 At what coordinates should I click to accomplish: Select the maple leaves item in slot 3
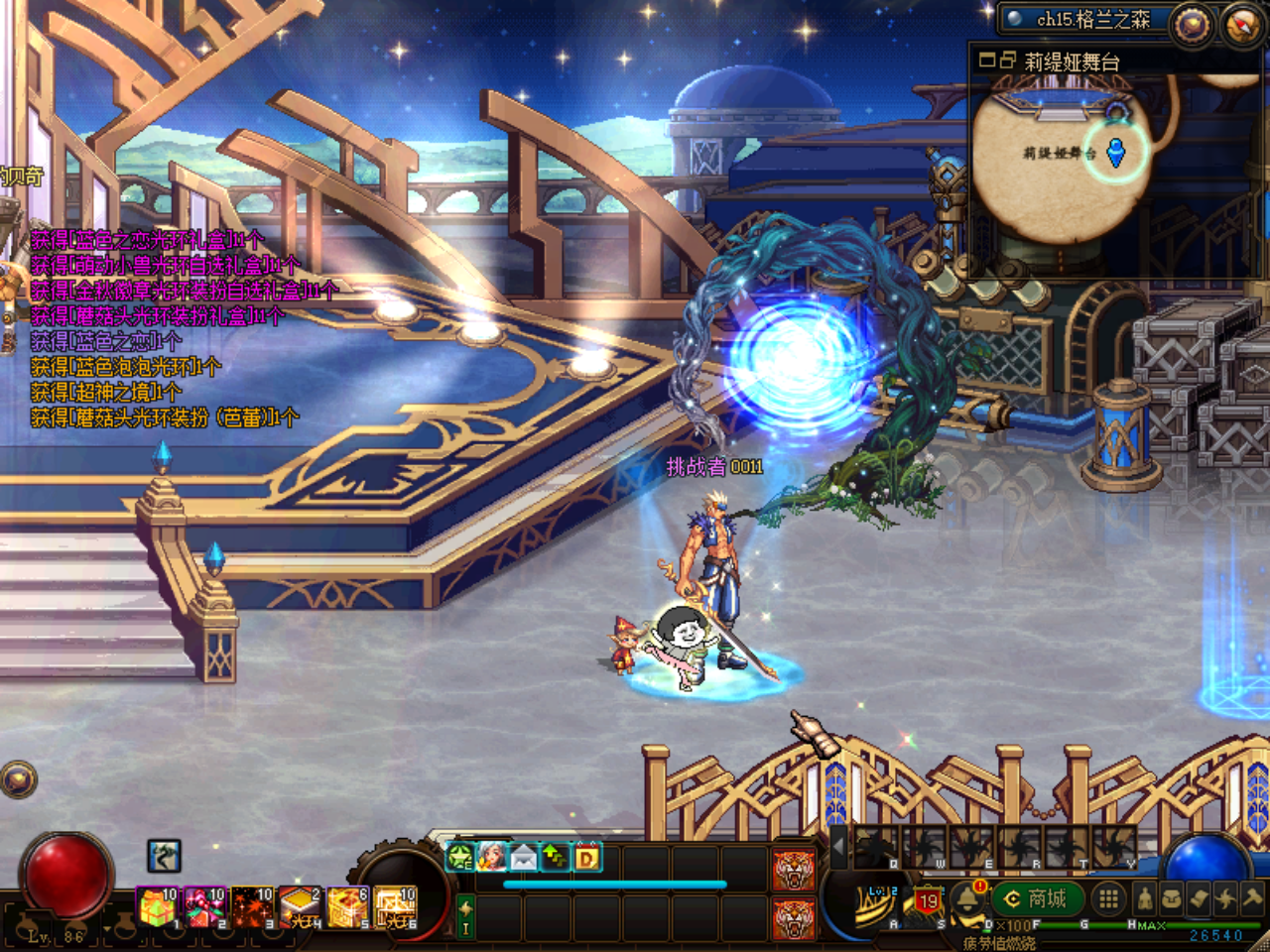[252, 907]
